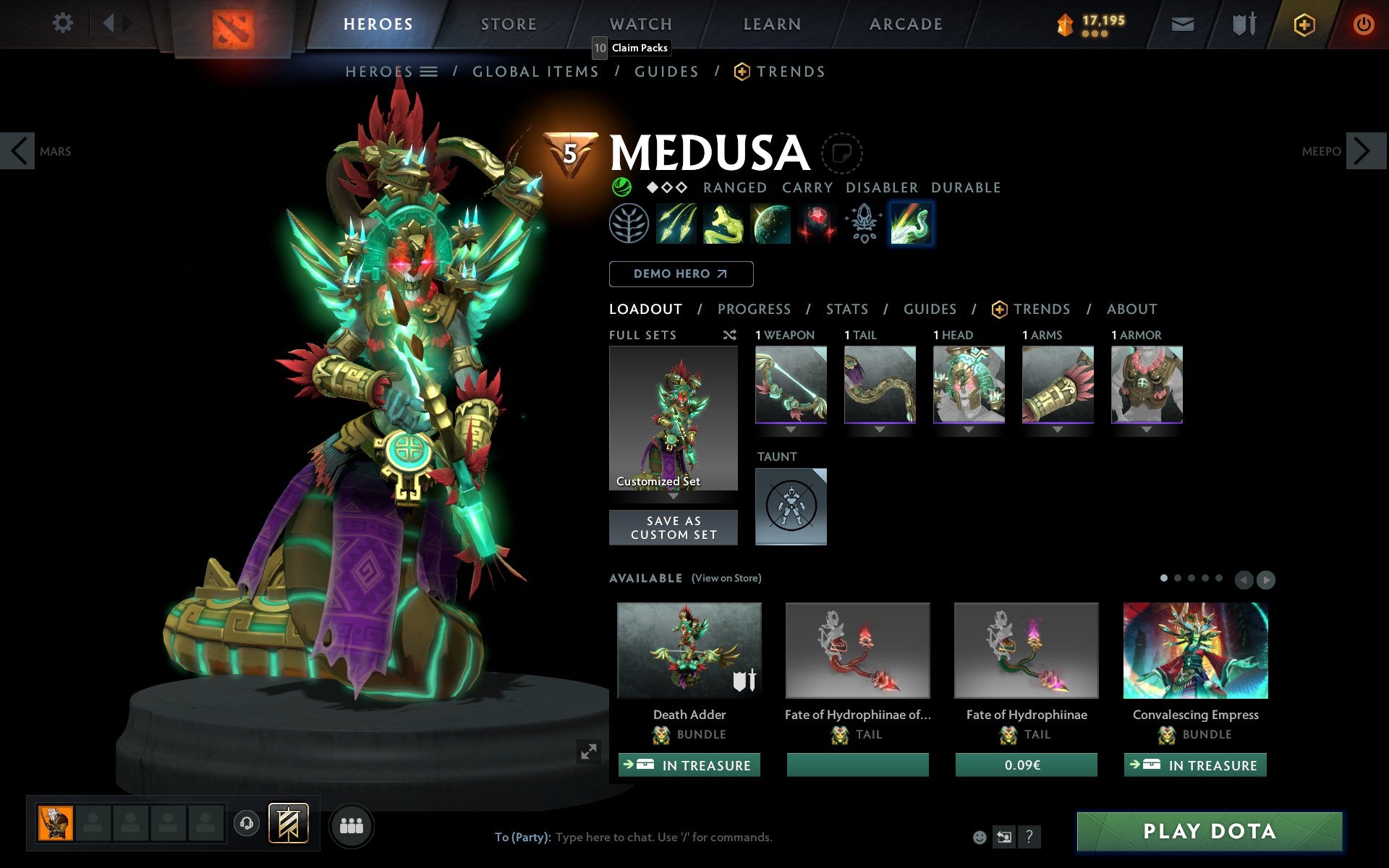Open Medusa's Mystic Snake ability icon
Viewport: 1389px width, 868px height.
(723, 224)
